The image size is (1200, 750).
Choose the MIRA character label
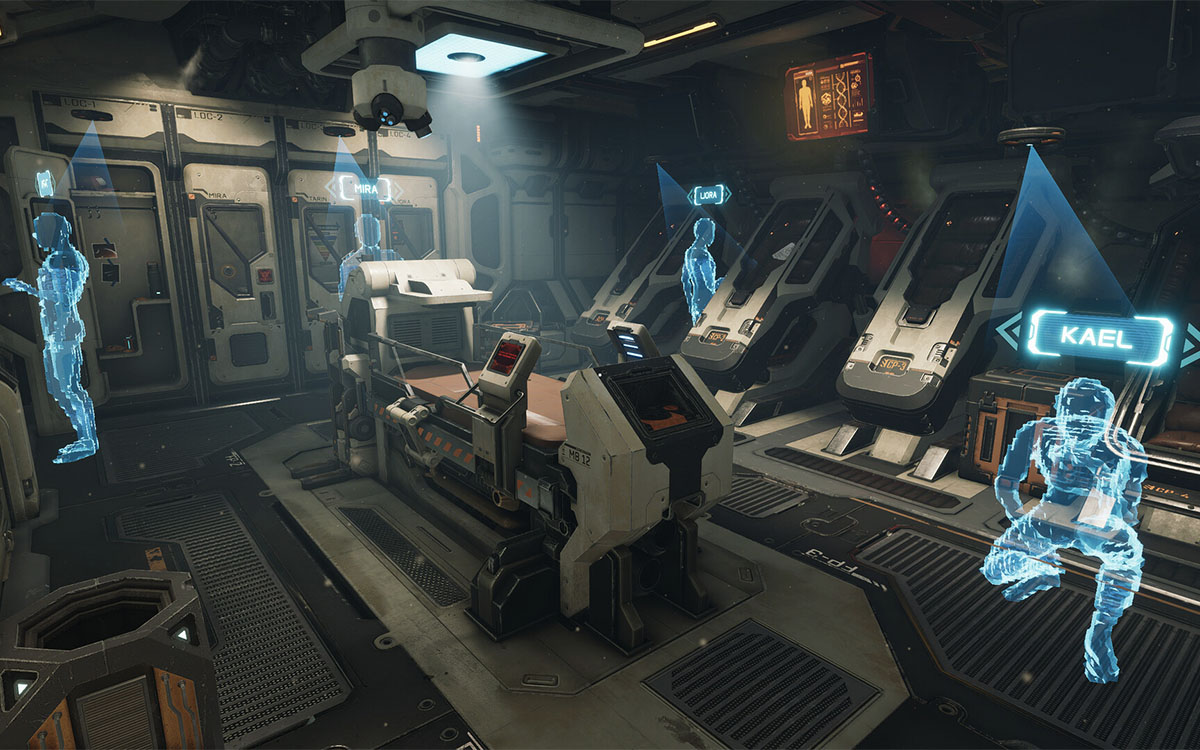coord(365,187)
